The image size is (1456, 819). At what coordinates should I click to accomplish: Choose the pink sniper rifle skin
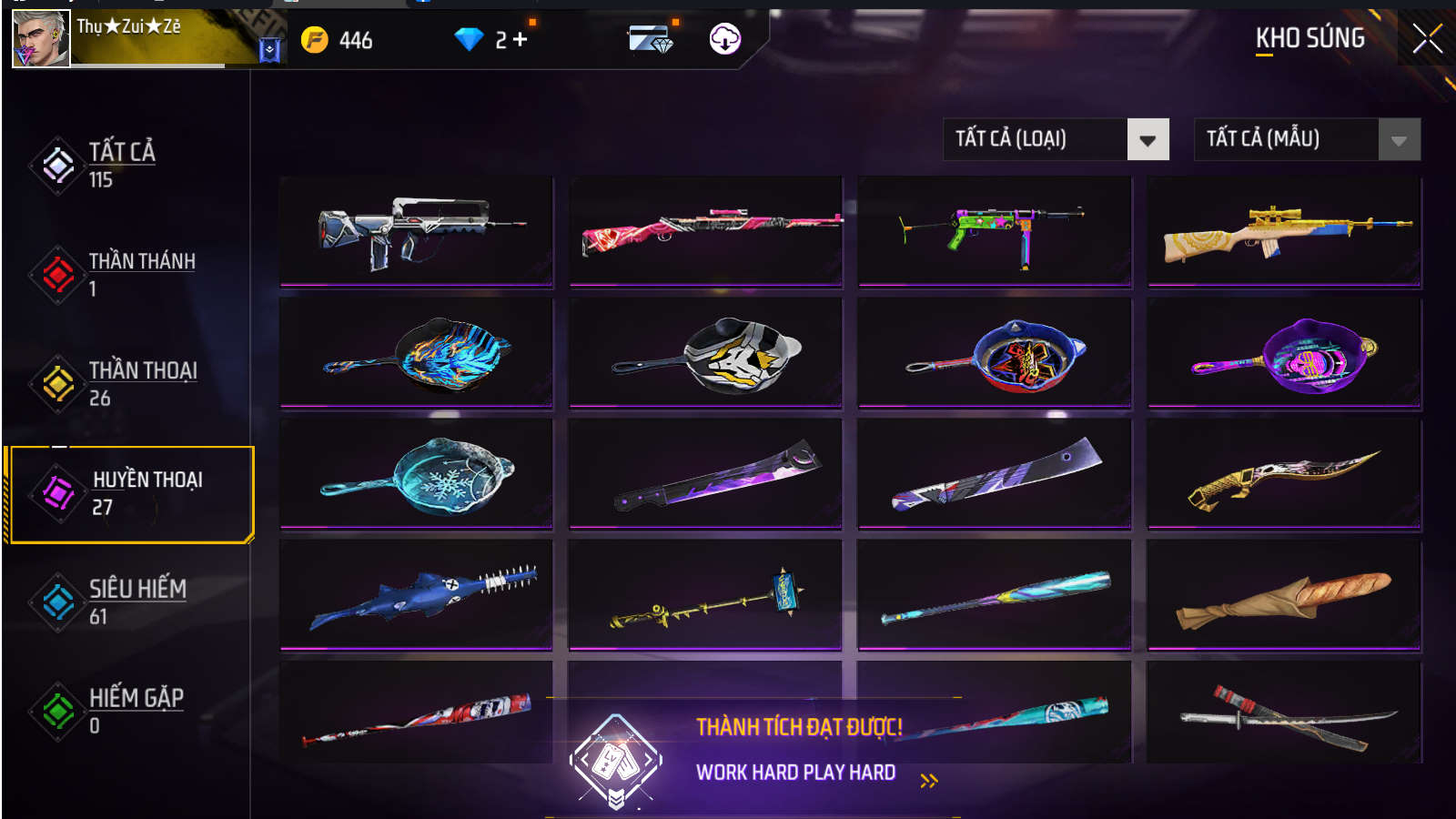click(705, 231)
